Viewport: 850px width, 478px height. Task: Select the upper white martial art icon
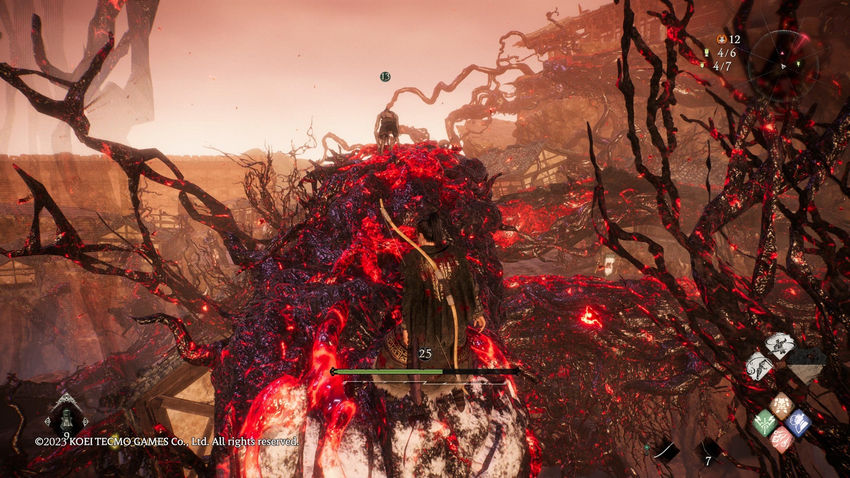pyautogui.click(x=779, y=346)
